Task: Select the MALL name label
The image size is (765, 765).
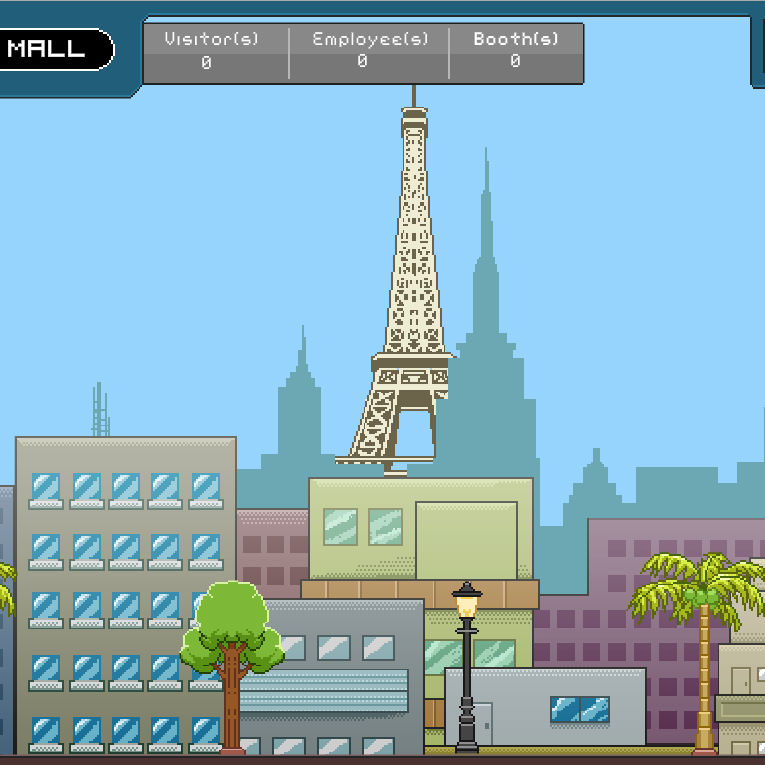Action: tap(50, 49)
